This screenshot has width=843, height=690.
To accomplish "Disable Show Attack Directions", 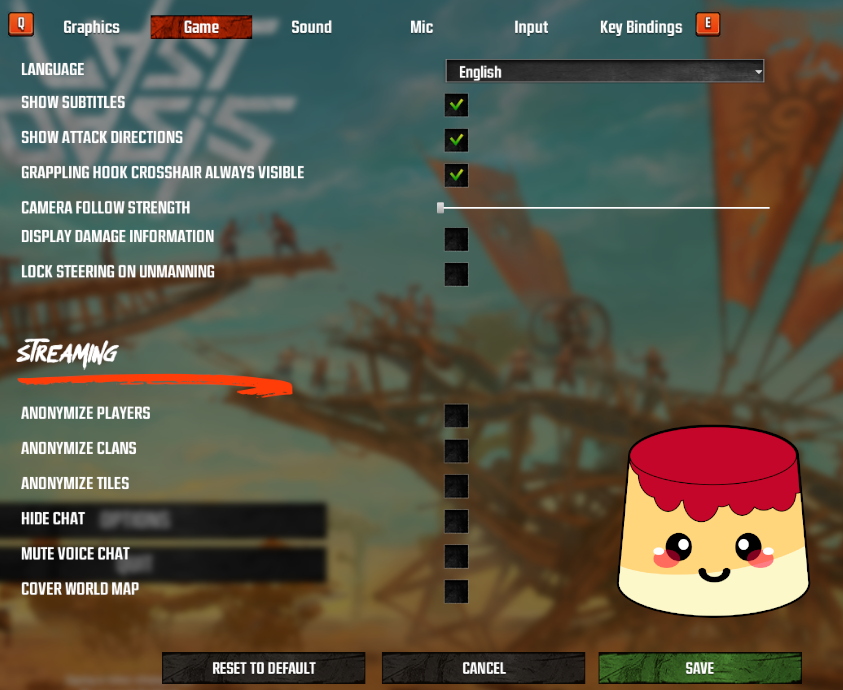I will coord(456,139).
